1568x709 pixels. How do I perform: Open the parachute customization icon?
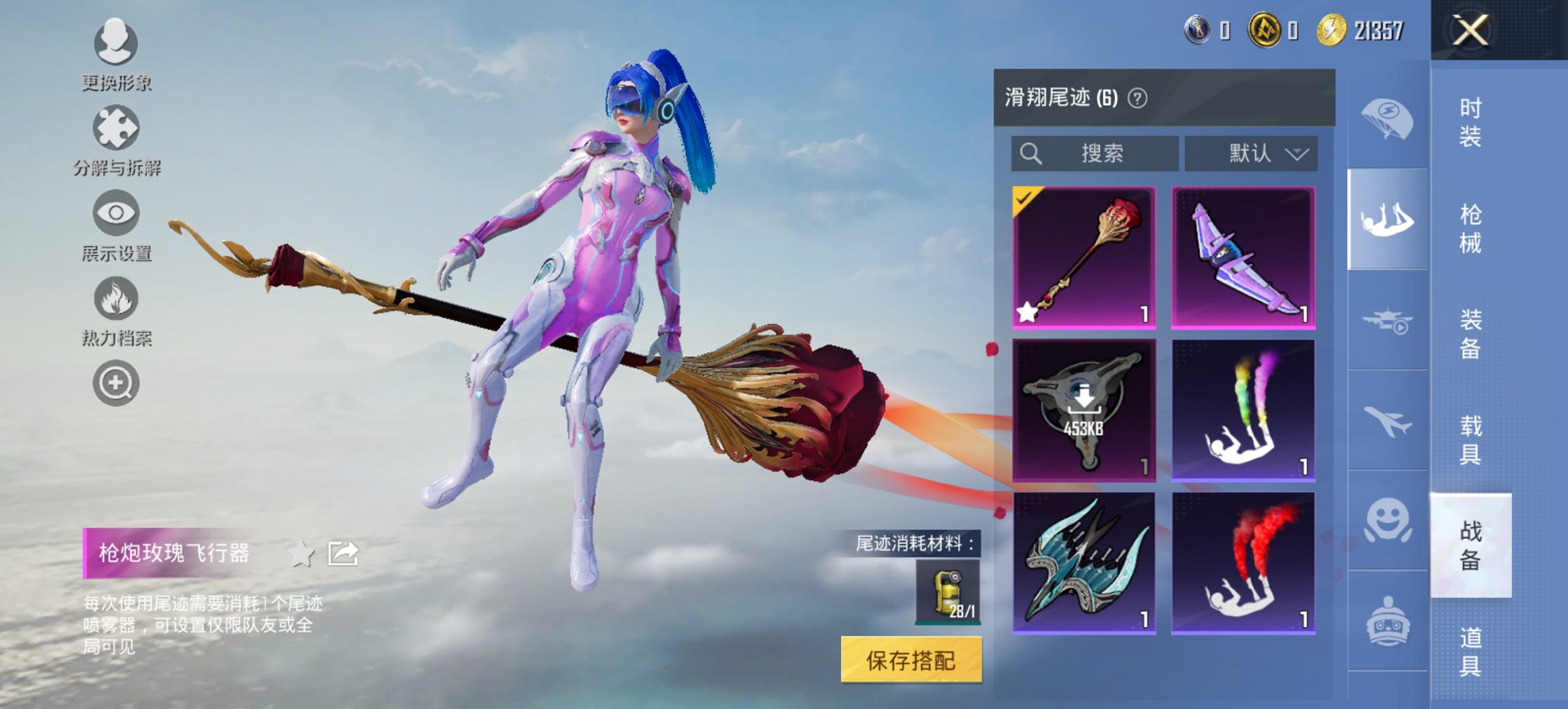click(1387, 116)
